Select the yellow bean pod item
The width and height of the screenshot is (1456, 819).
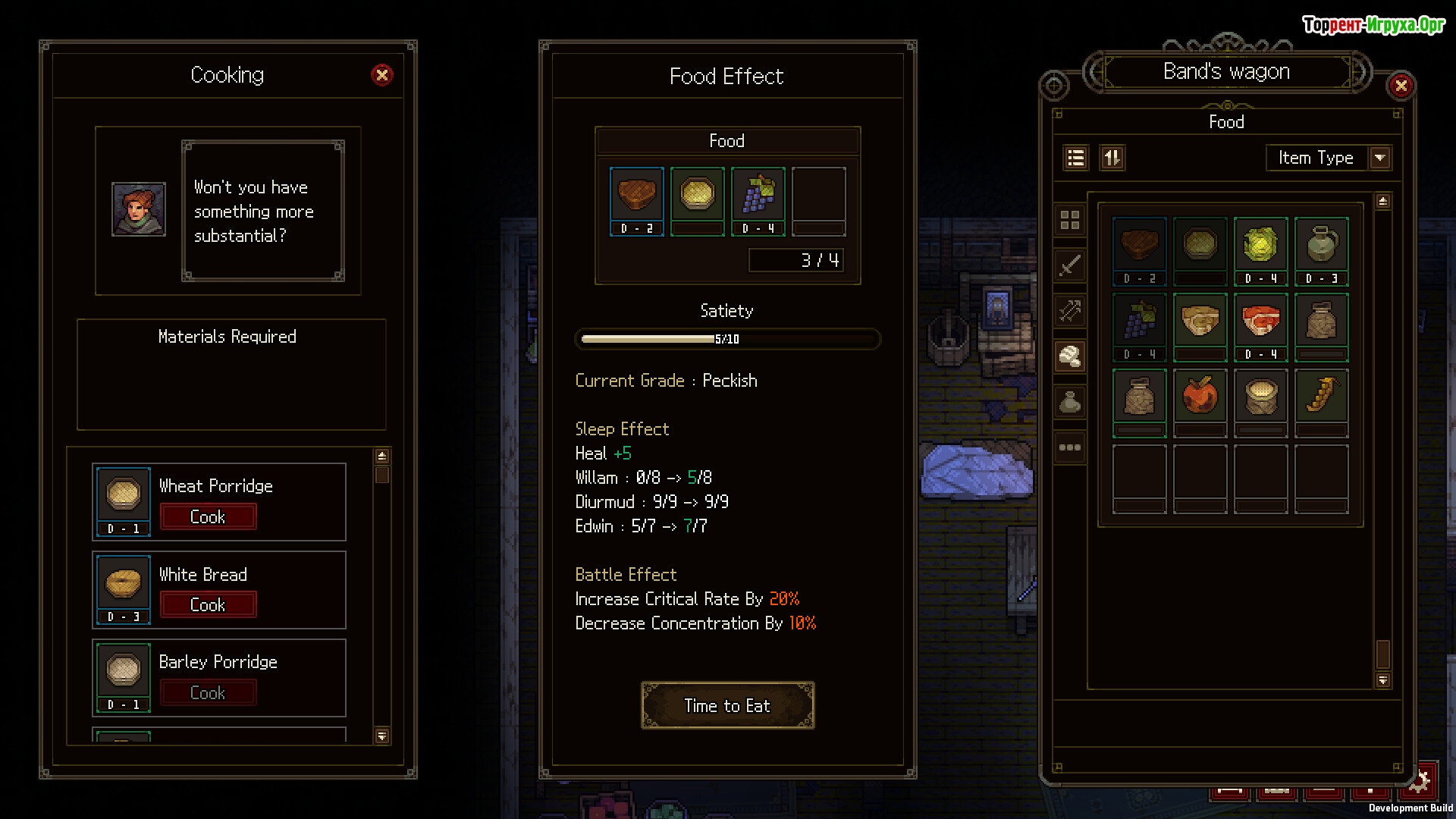point(1321,396)
